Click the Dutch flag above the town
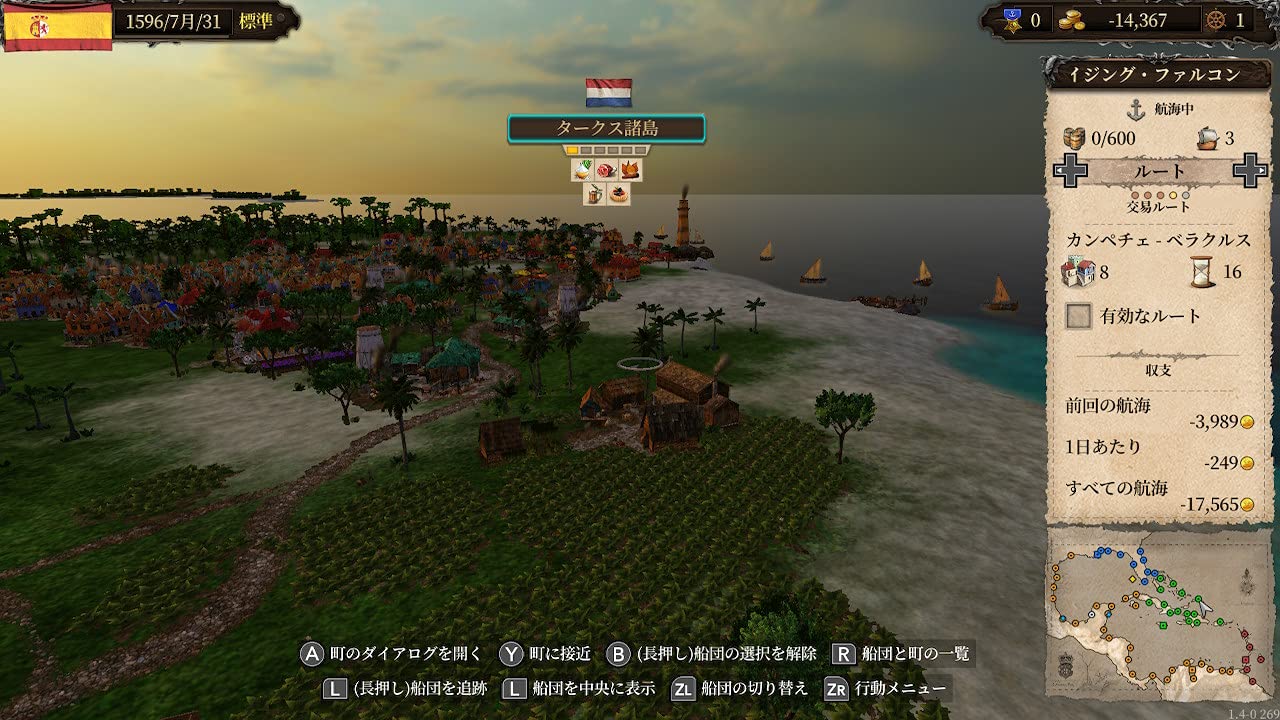The height and width of the screenshot is (720, 1280). (608, 93)
